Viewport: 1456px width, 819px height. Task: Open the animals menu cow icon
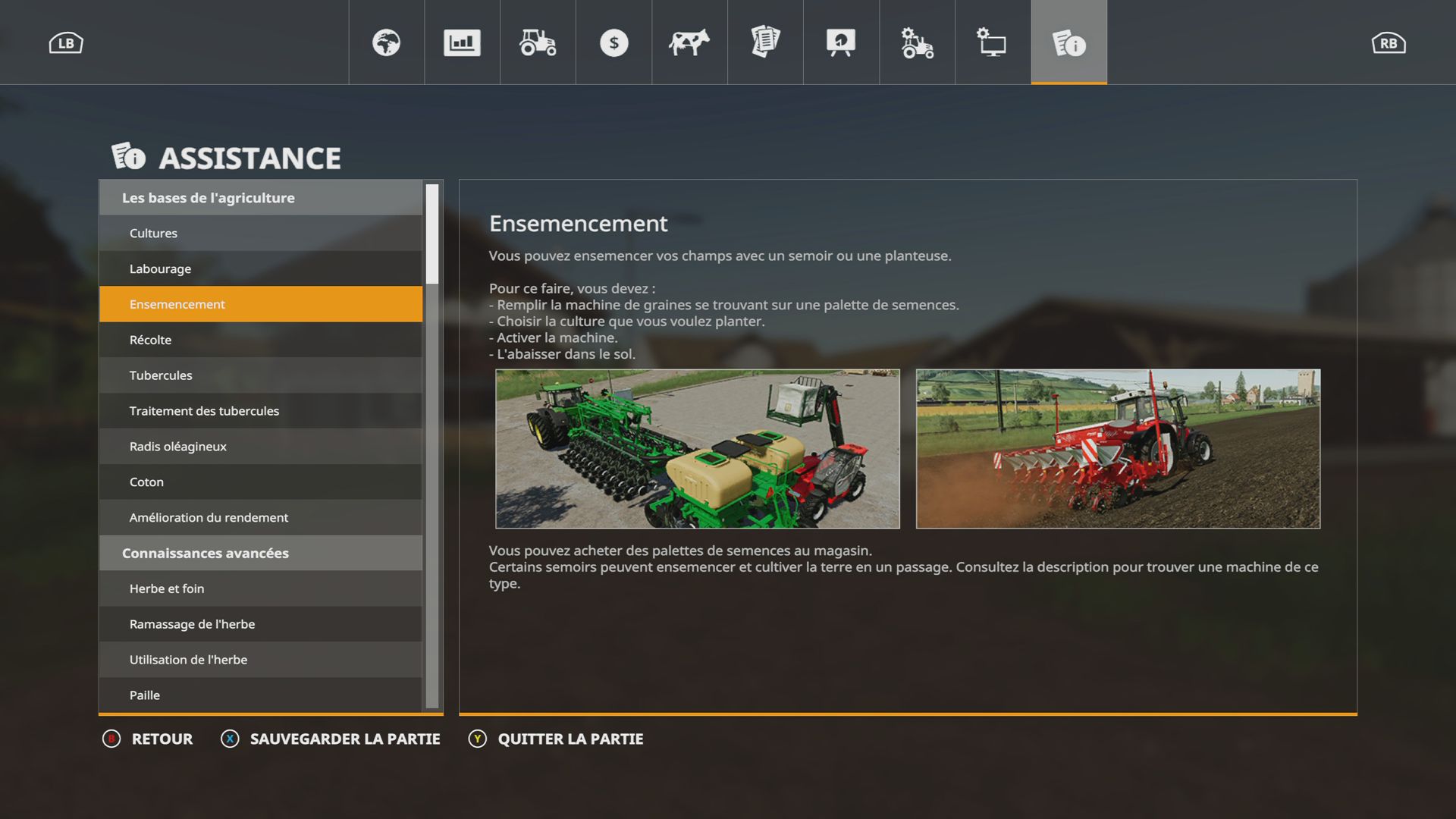coord(689,42)
